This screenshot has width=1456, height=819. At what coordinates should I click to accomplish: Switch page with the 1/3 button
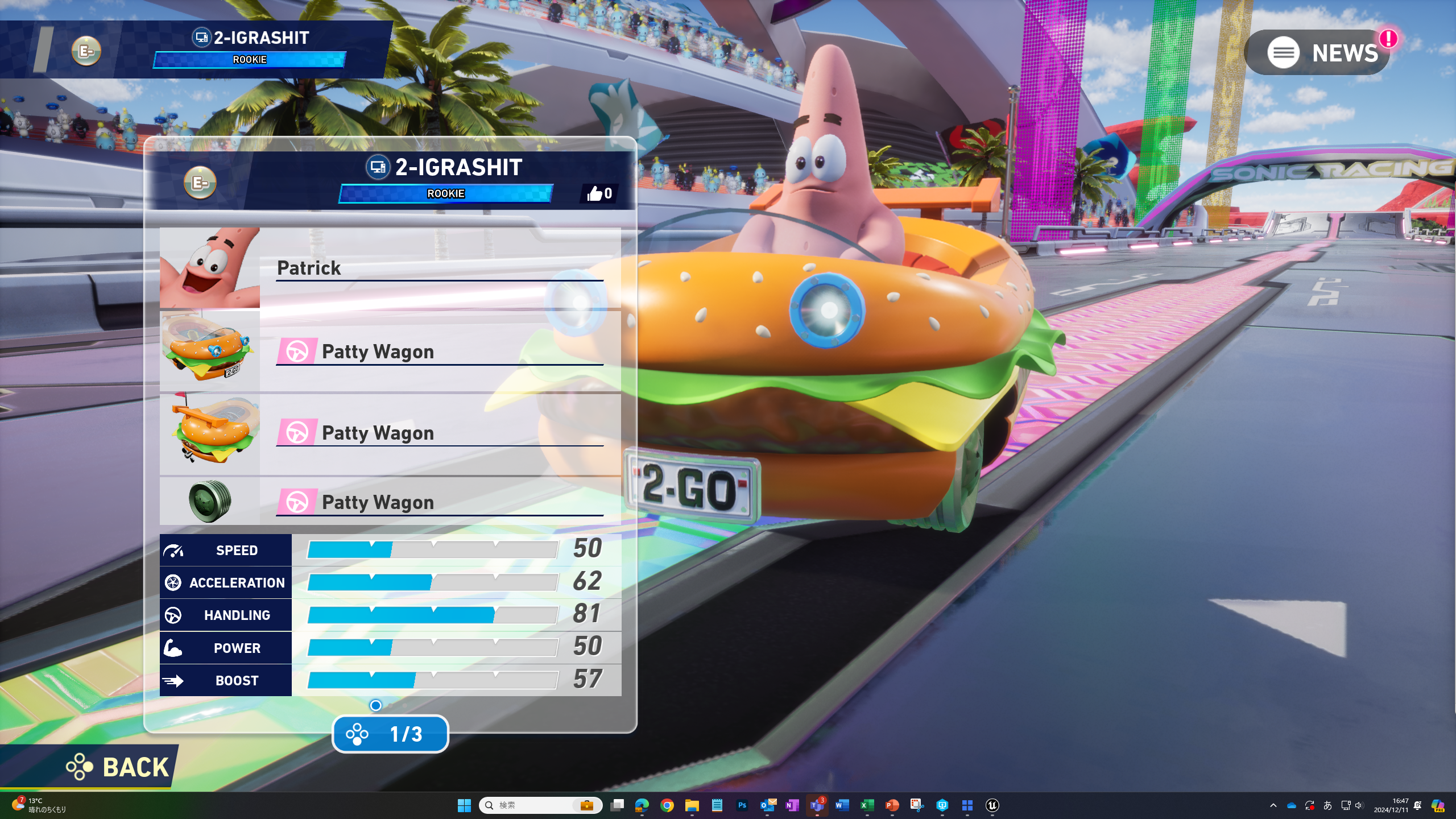[390, 734]
